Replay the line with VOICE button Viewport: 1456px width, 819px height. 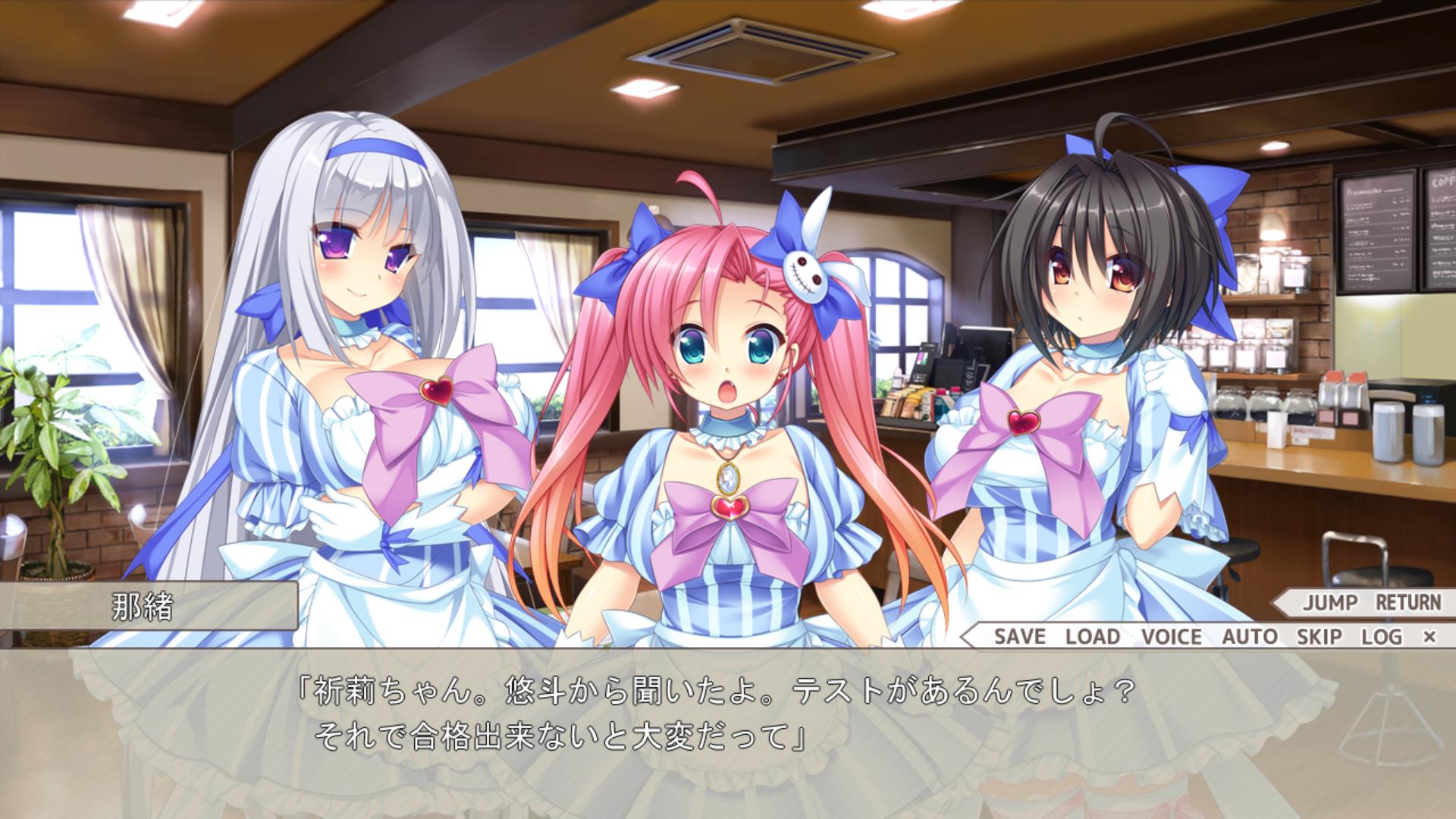[1171, 636]
